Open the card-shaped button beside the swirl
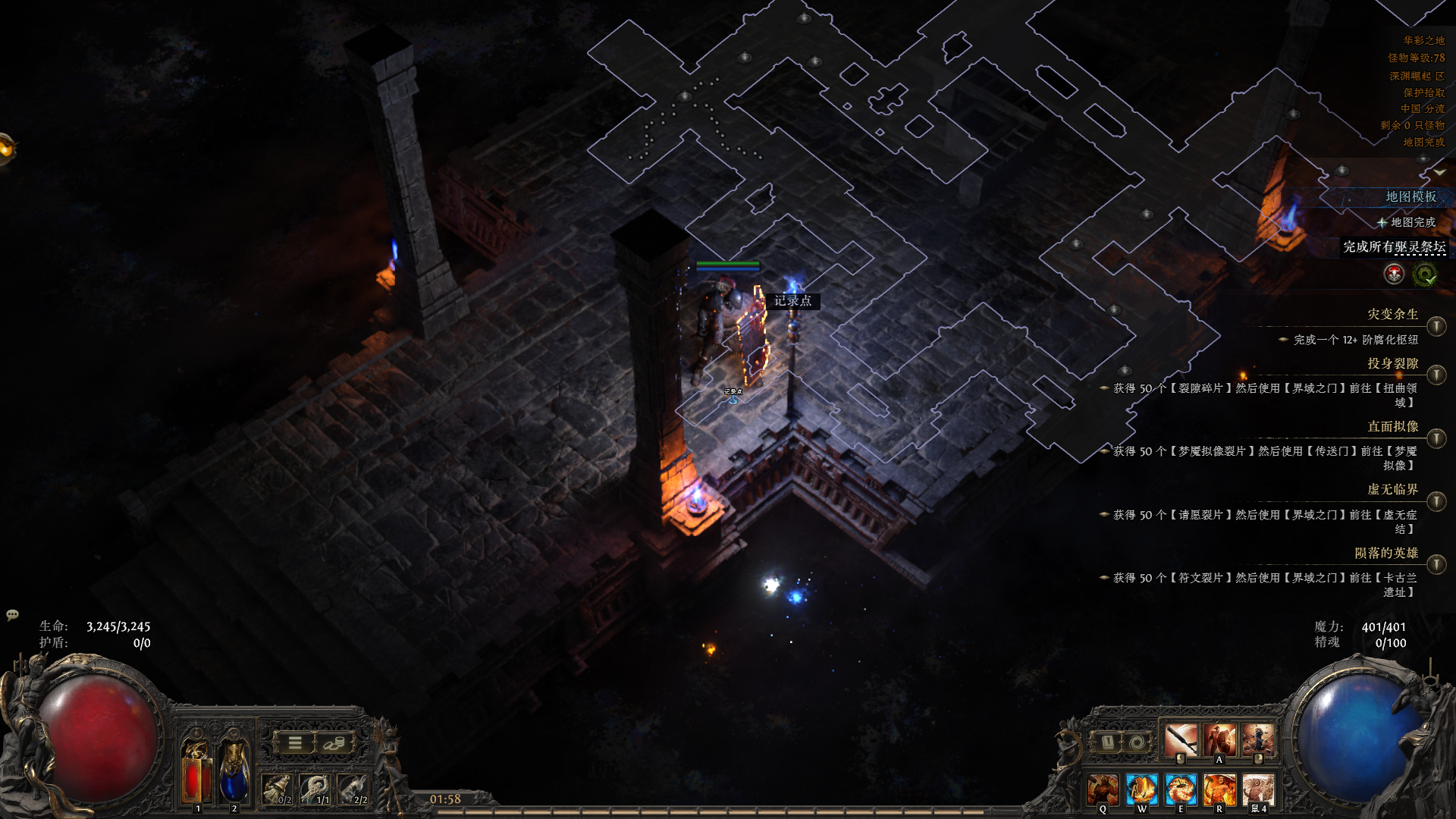The width and height of the screenshot is (1456, 819). click(x=1106, y=742)
